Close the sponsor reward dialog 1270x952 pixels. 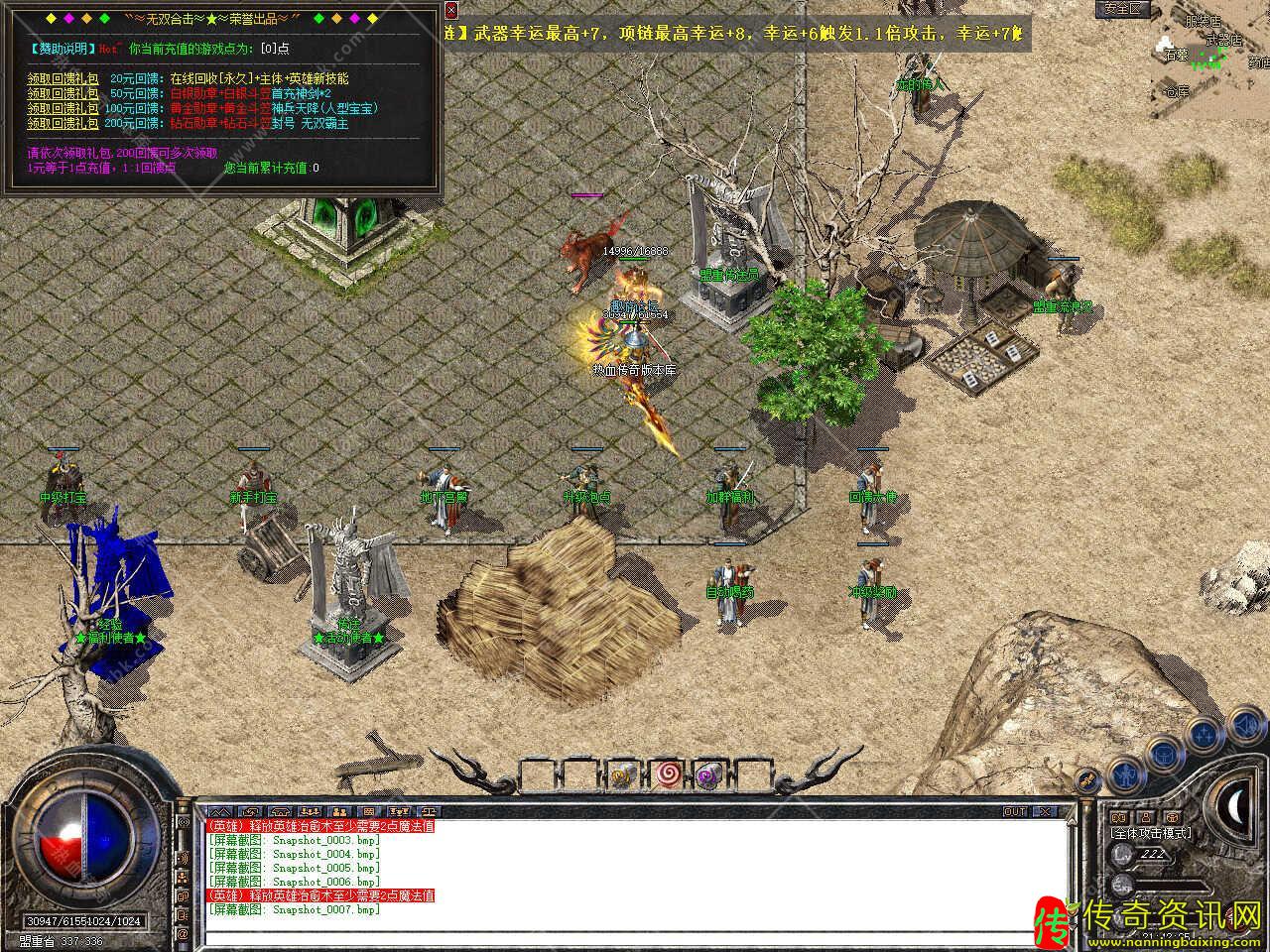coord(451,12)
